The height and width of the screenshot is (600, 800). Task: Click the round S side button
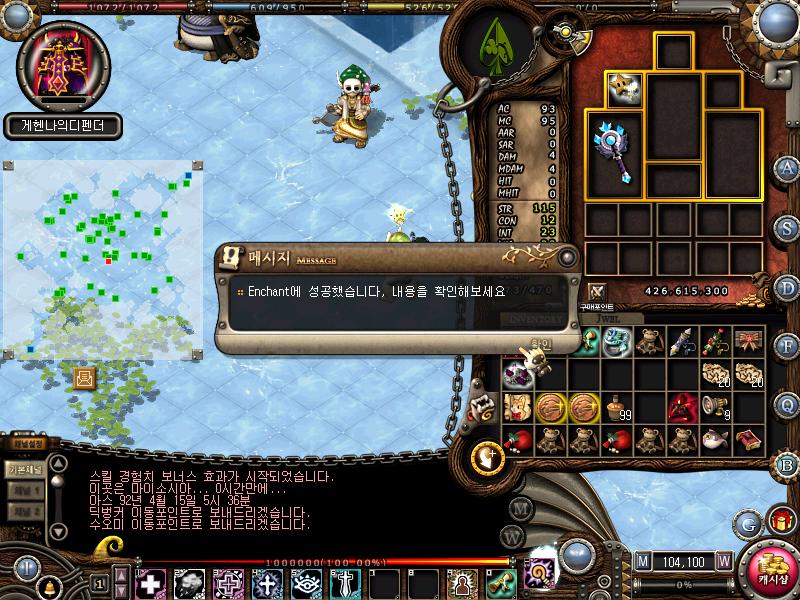click(x=787, y=226)
